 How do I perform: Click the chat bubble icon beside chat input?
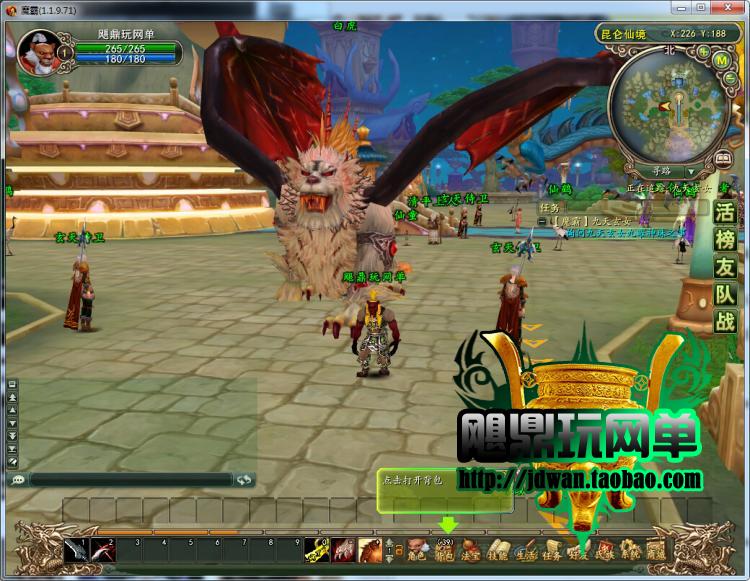17,480
